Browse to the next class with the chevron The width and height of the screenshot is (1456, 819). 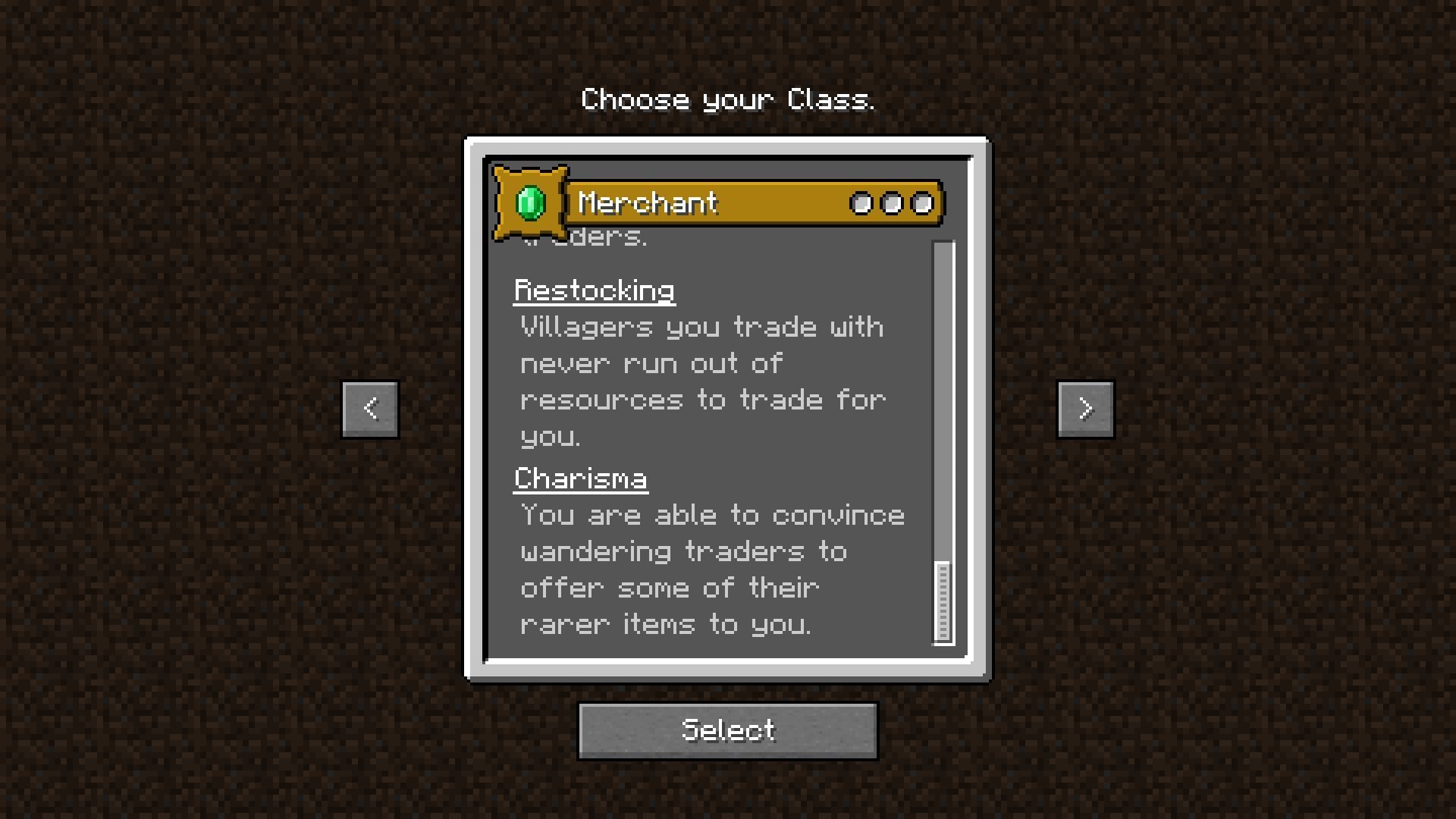tap(1086, 408)
